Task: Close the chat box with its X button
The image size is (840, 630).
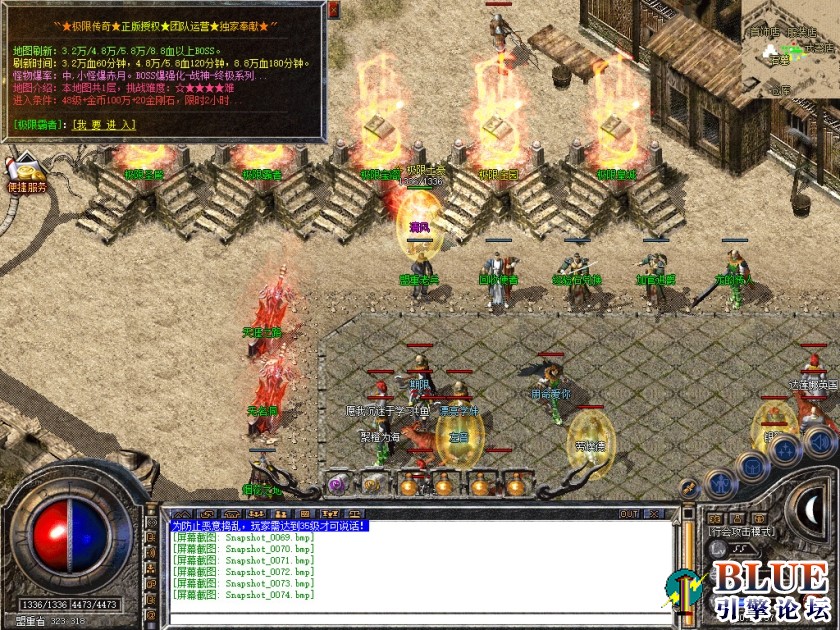Action: click(x=653, y=514)
